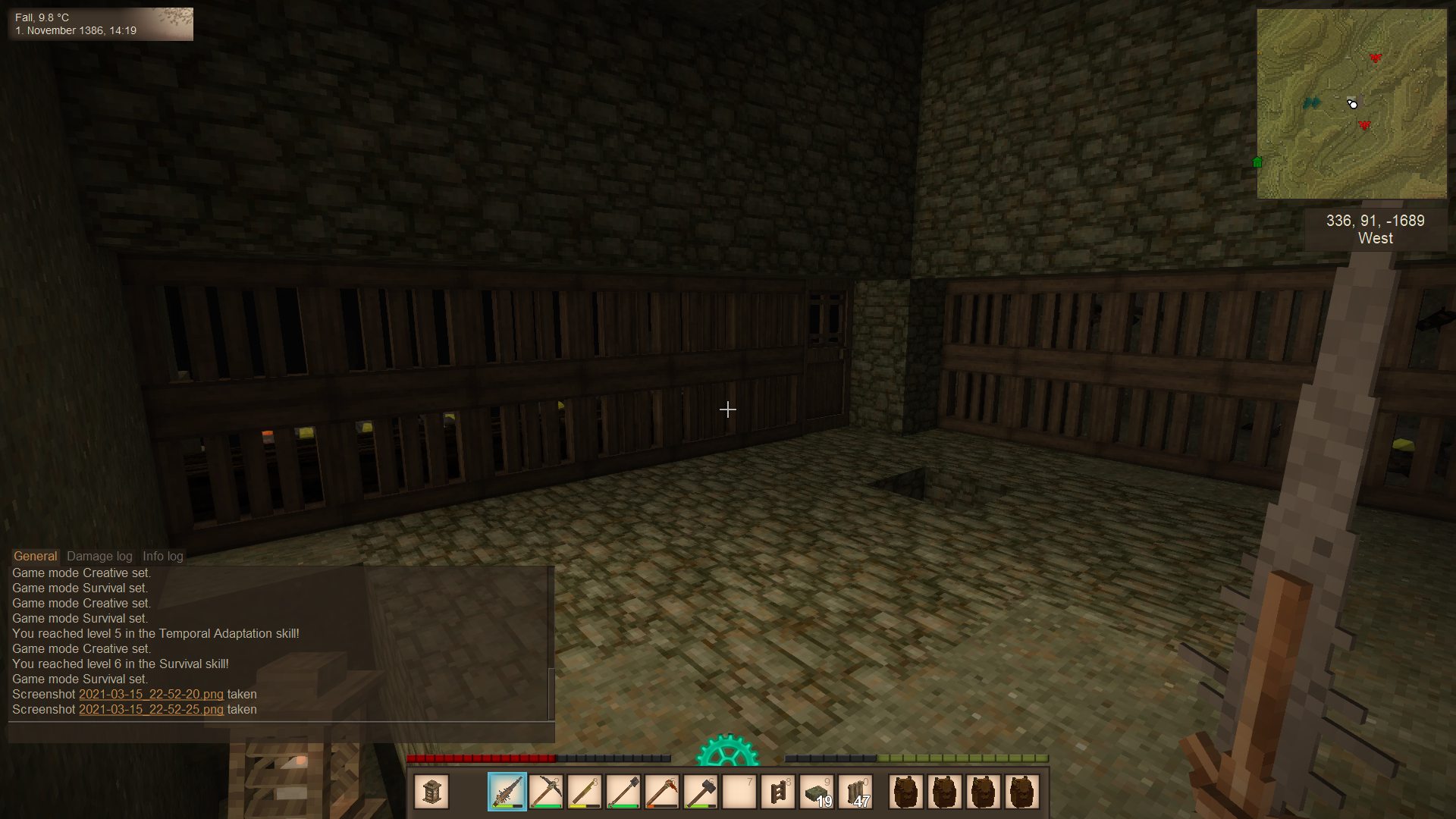Open screenshot link 2021-03-15_22-52-20.png
1456x819 pixels.
(x=151, y=695)
